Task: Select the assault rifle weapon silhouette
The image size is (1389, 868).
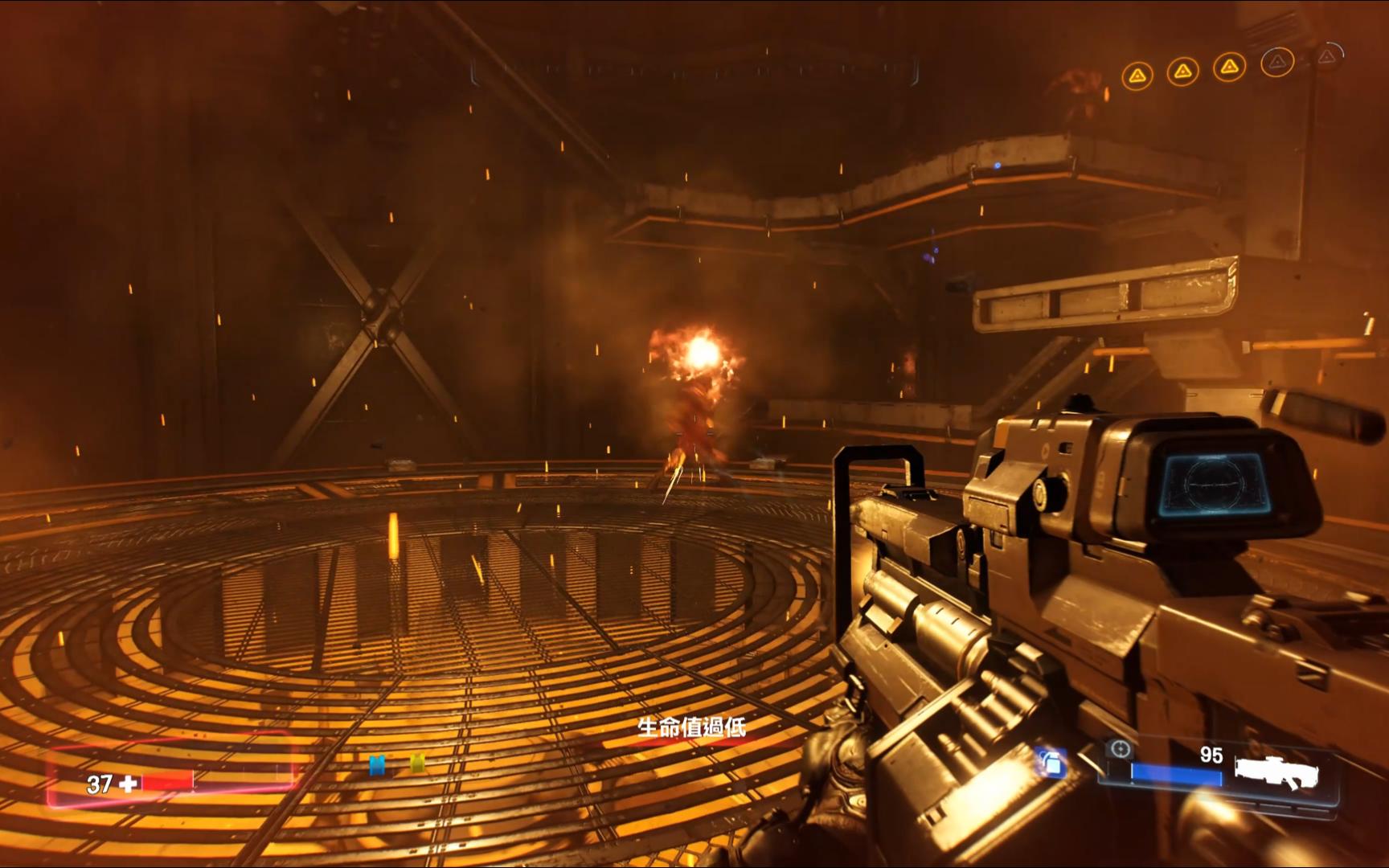Action: point(1276,772)
